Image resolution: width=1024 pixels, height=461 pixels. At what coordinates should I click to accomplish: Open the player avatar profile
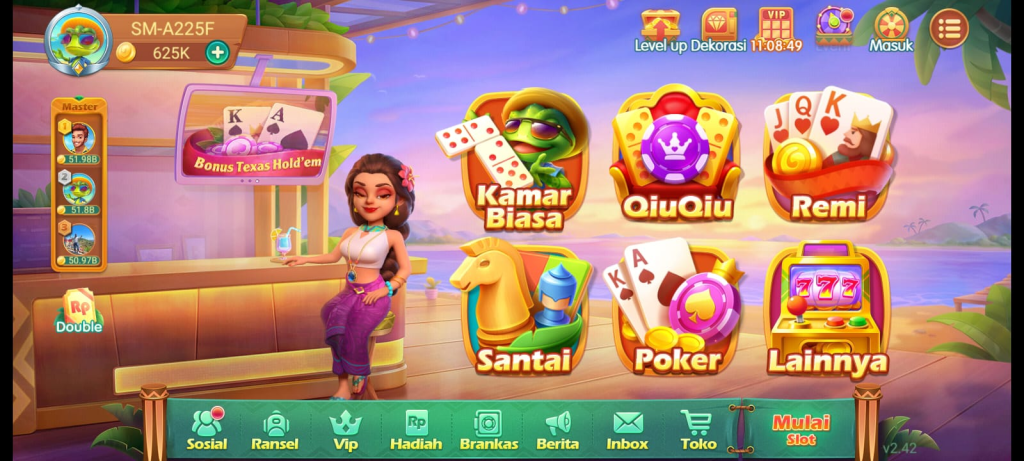point(78,39)
